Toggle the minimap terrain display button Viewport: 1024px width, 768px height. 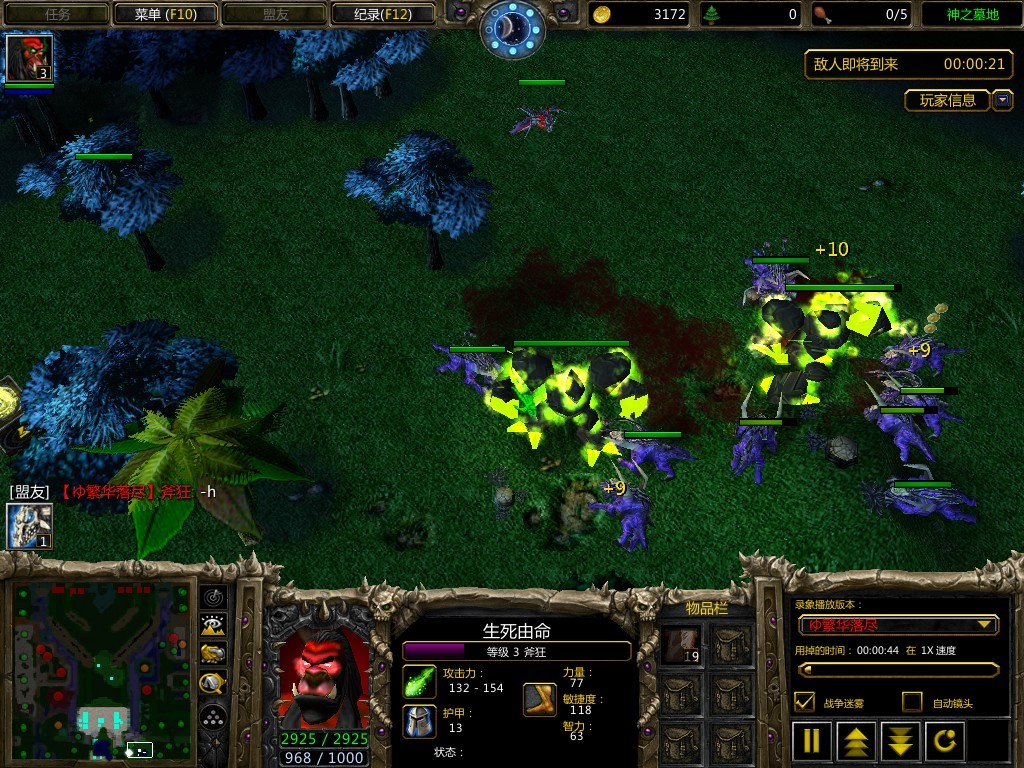click(x=214, y=626)
